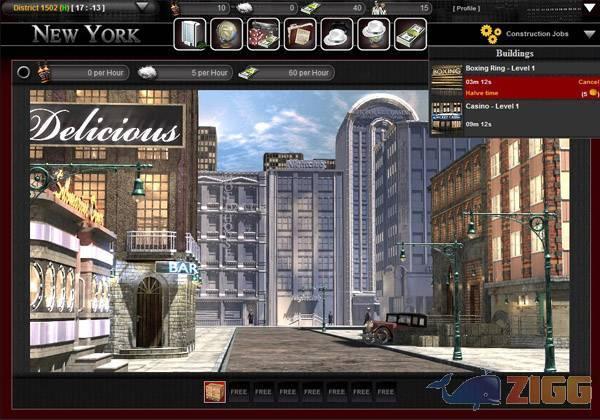Select the white fedora hat icon
Screen dimensions: 600x420
tap(373, 34)
